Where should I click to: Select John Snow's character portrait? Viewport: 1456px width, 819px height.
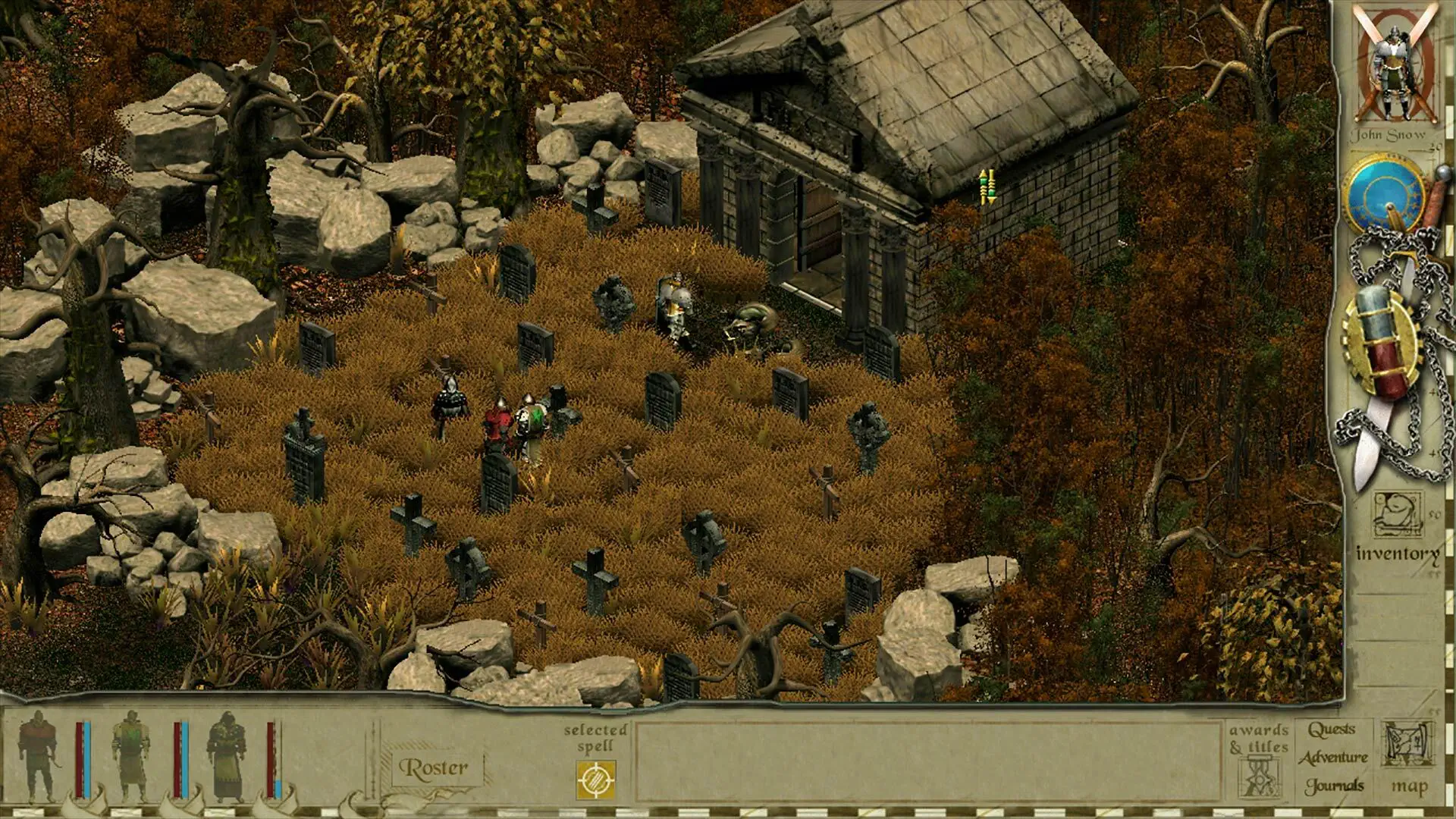click(1394, 72)
